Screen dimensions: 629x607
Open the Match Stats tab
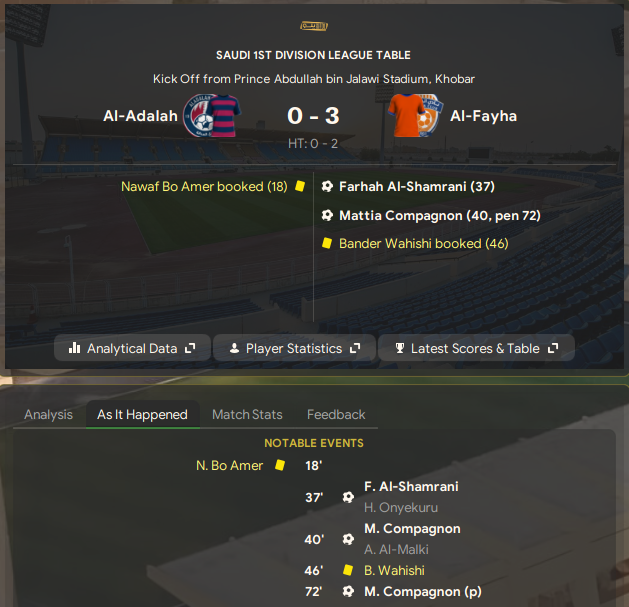pos(247,414)
